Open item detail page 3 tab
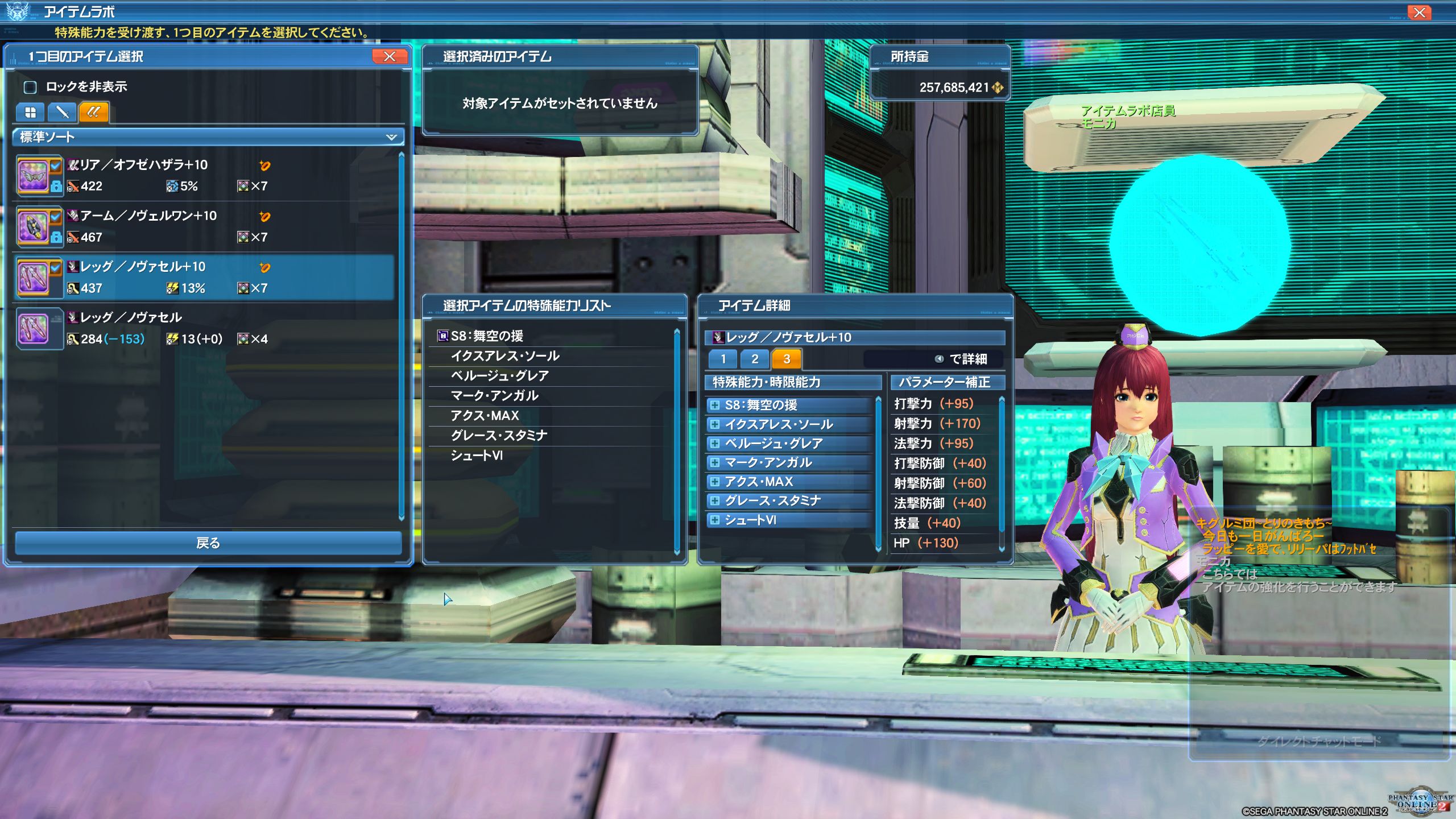Viewport: 1456px width, 819px height. point(787,359)
